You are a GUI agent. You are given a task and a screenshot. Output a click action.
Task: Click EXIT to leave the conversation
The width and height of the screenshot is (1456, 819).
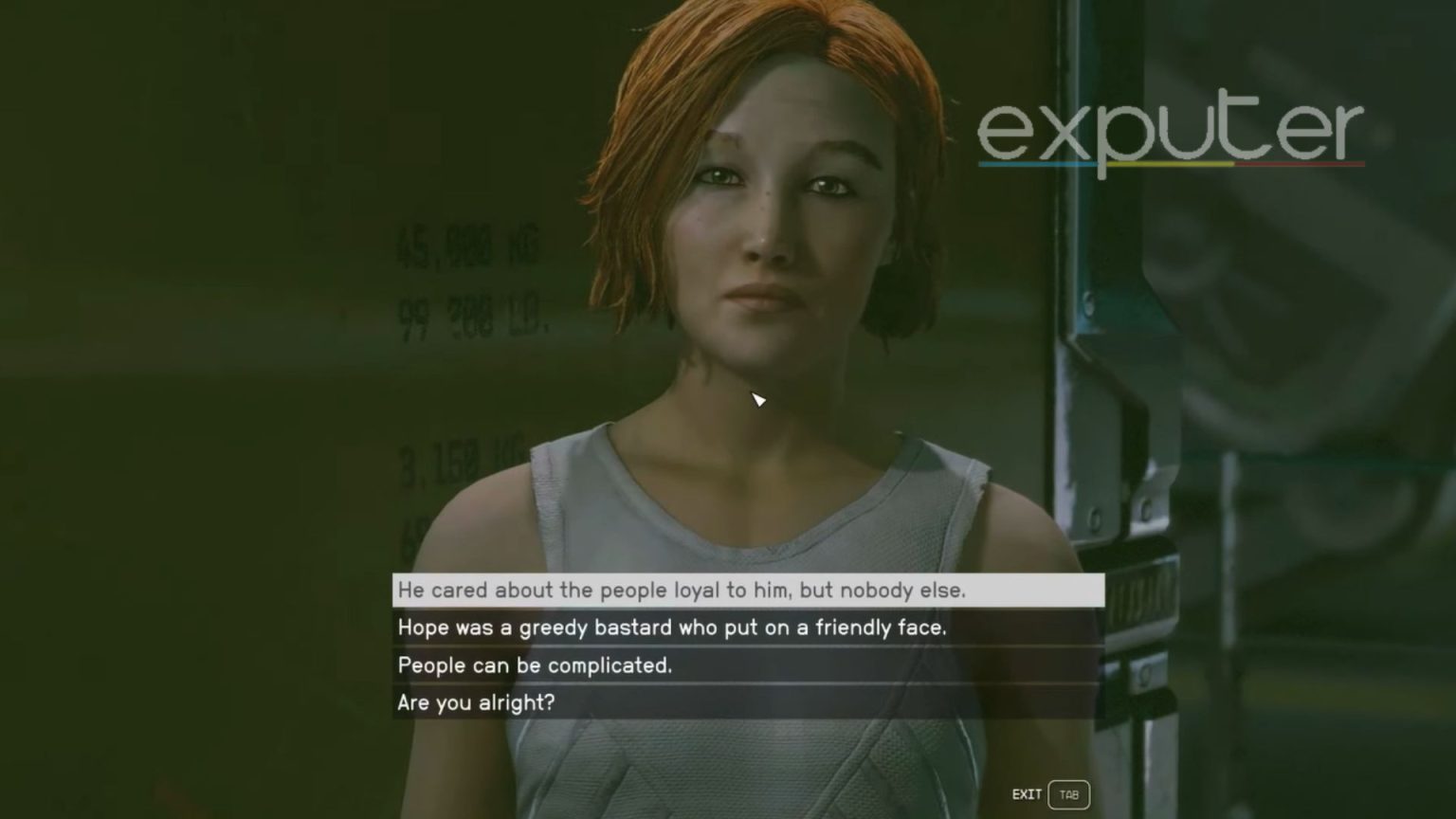tap(1027, 794)
